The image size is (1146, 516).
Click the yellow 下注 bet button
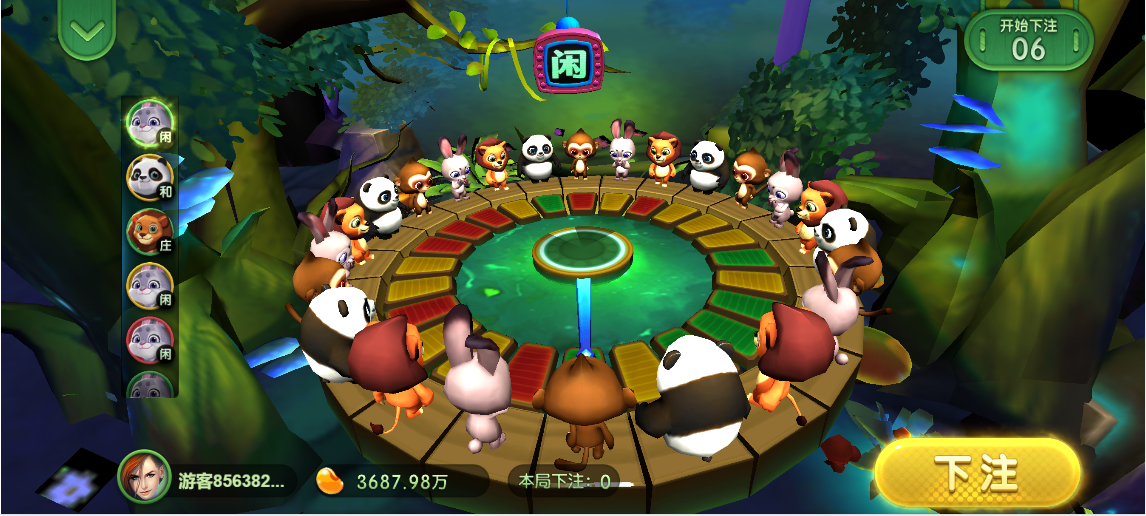977,472
